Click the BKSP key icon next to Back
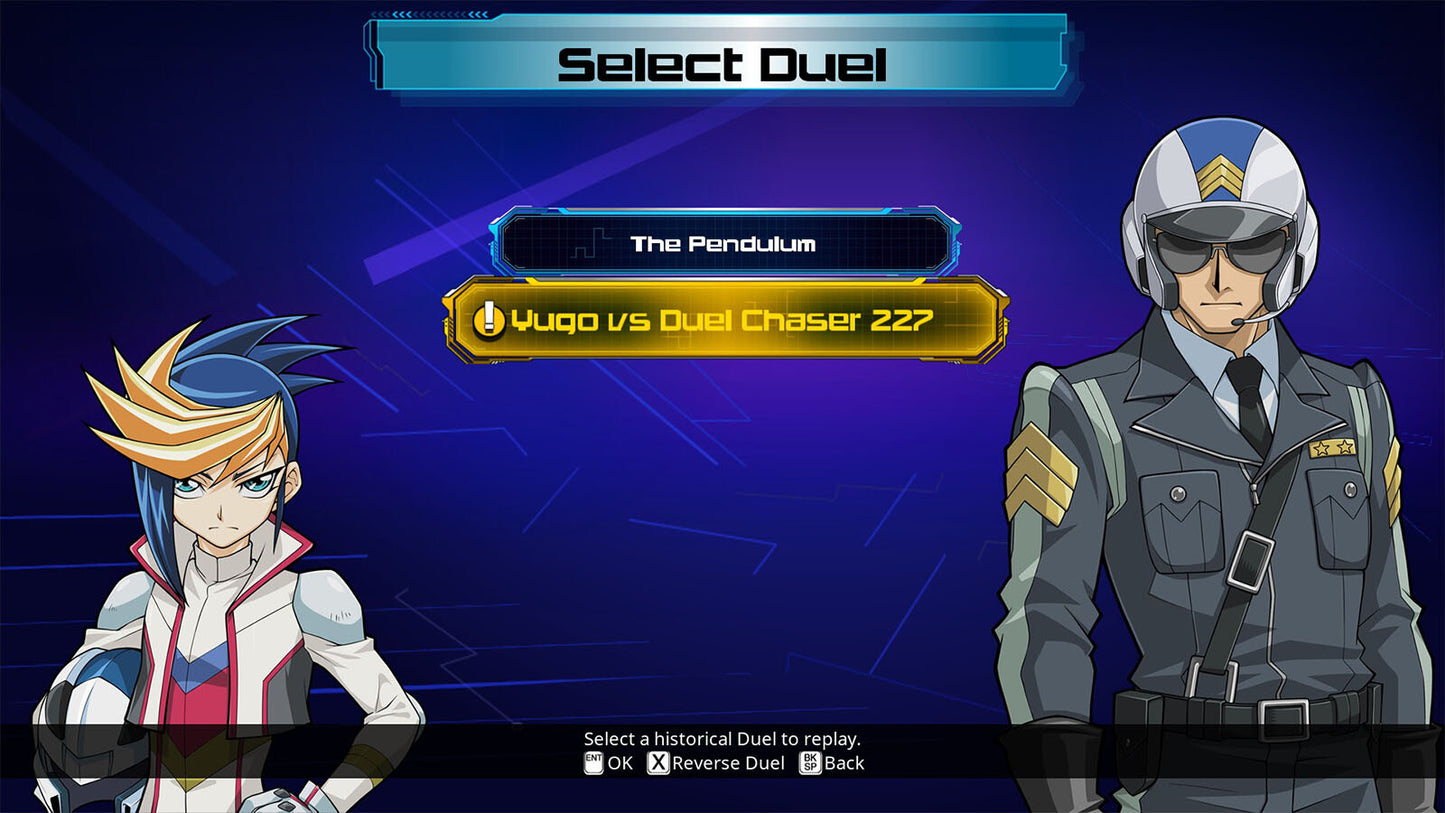The width and height of the screenshot is (1445, 813). (810, 762)
